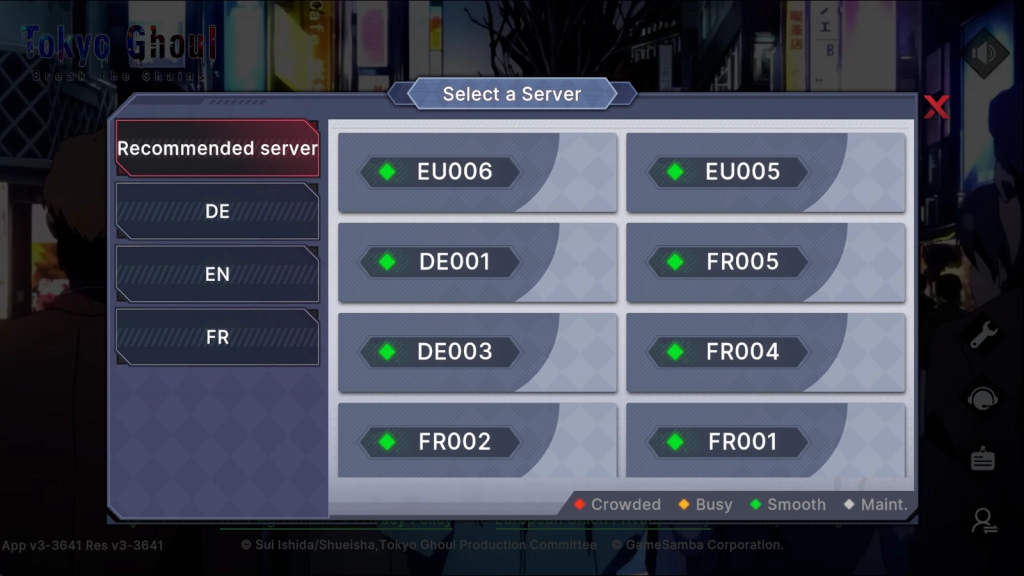Image resolution: width=1024 pixels, height=576 pixels.
Task: Switch account using the user icon
Action: tap(983, 520)
